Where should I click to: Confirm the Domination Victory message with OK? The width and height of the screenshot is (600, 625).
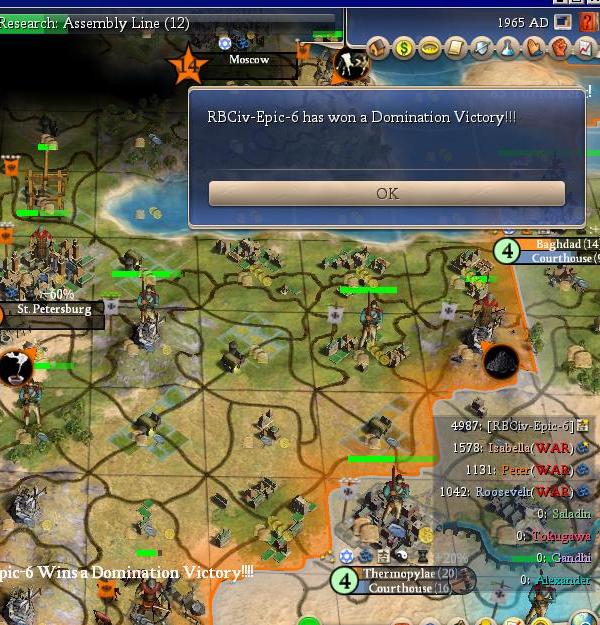386,194
